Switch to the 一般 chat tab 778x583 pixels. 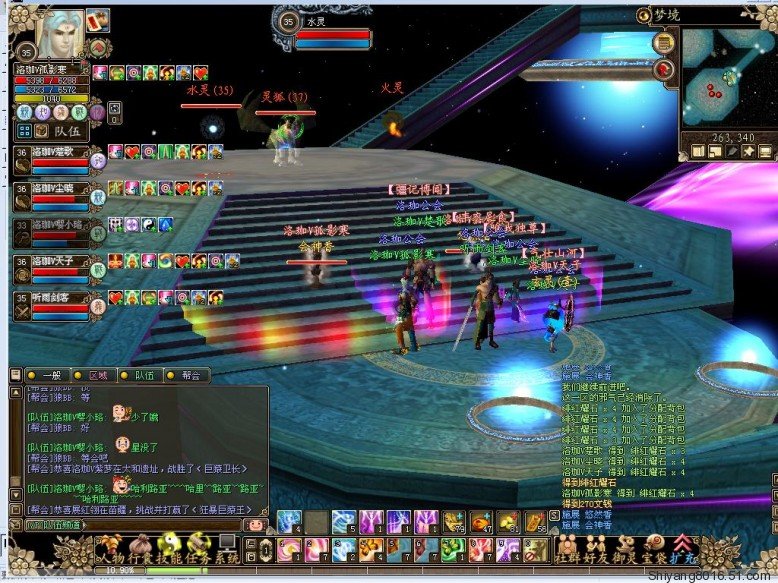click(x=49, y=375)
